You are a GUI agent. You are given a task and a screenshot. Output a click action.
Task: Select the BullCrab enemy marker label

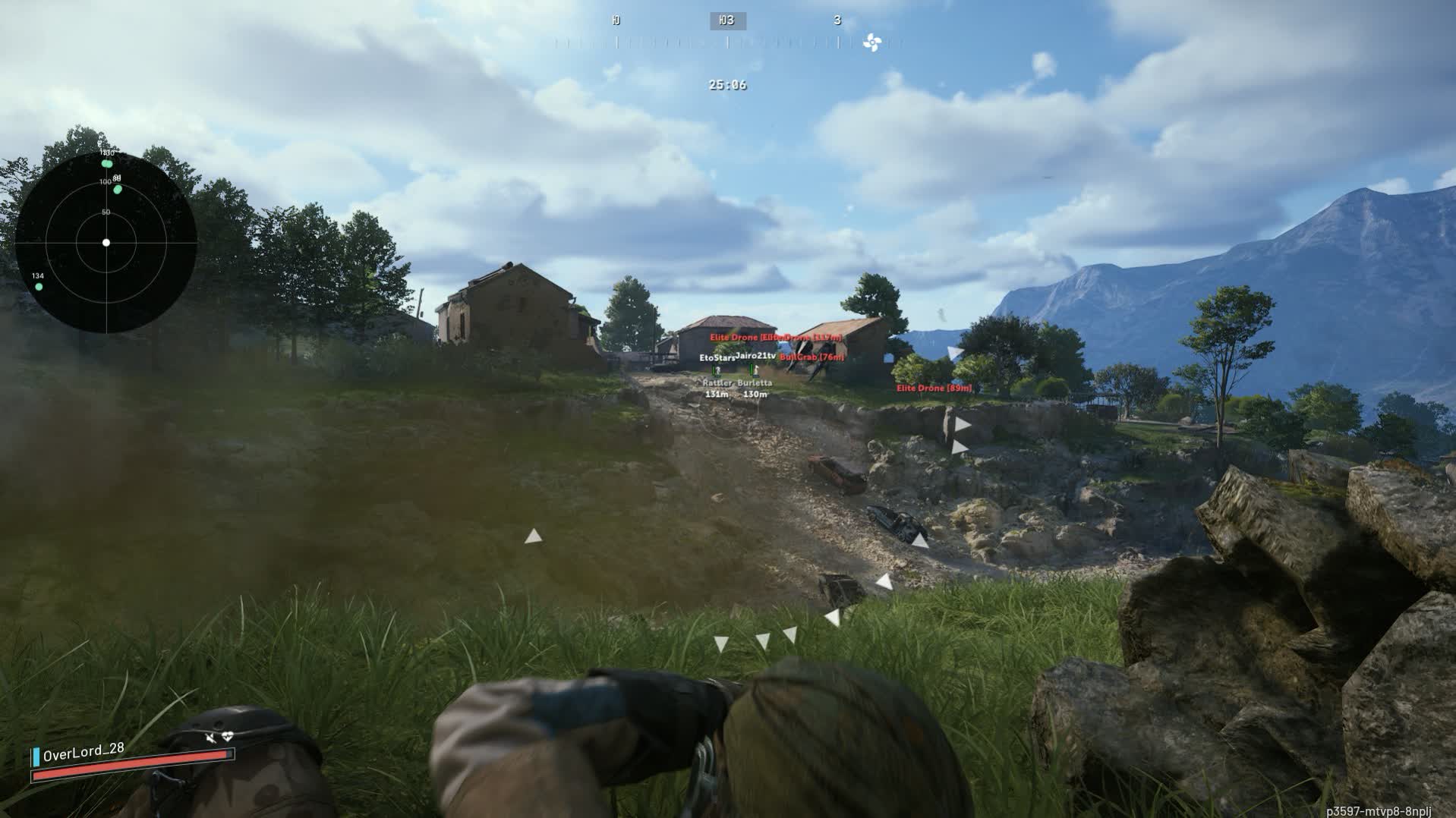[x=812, y=357]
